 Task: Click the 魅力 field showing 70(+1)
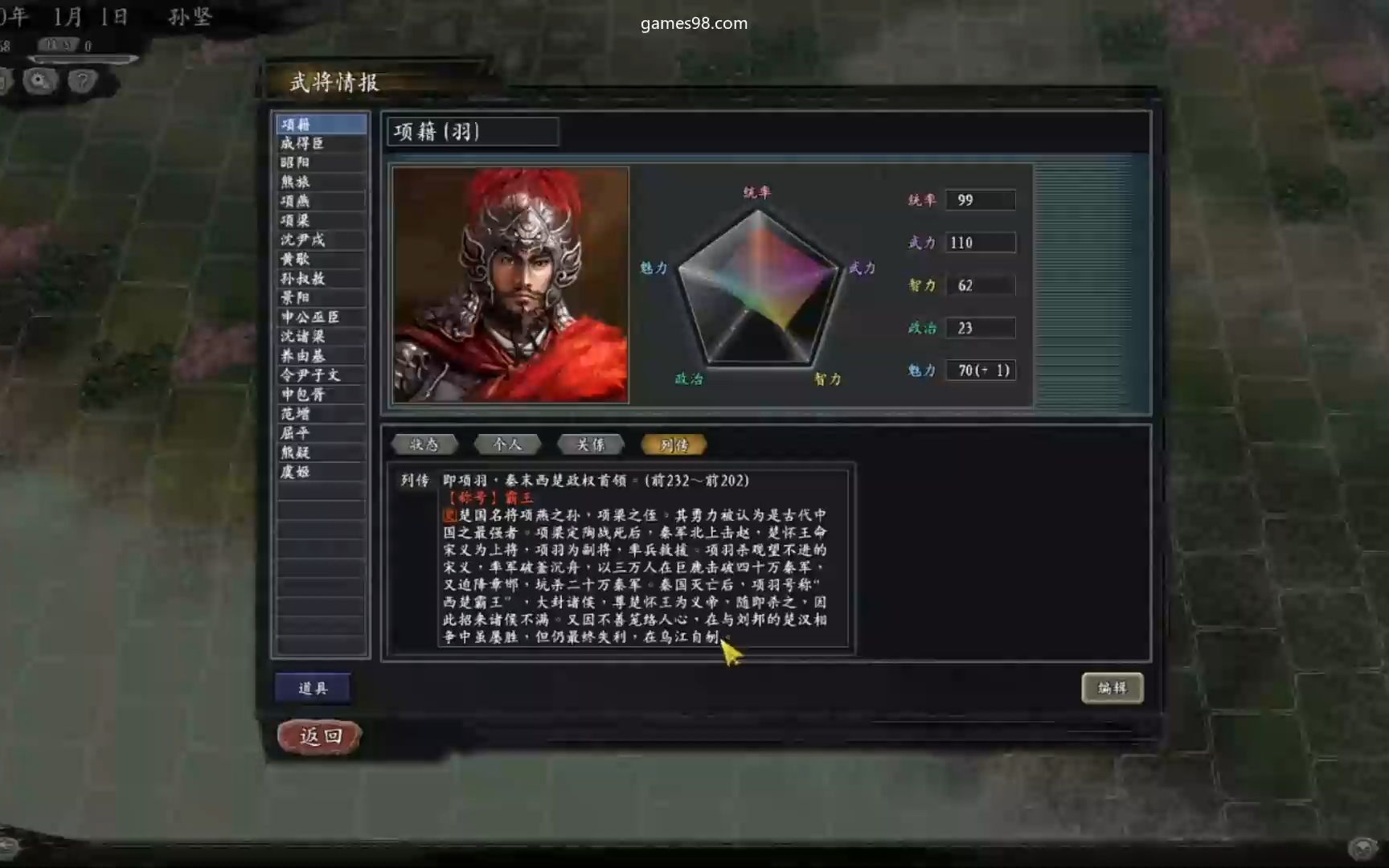980,370
